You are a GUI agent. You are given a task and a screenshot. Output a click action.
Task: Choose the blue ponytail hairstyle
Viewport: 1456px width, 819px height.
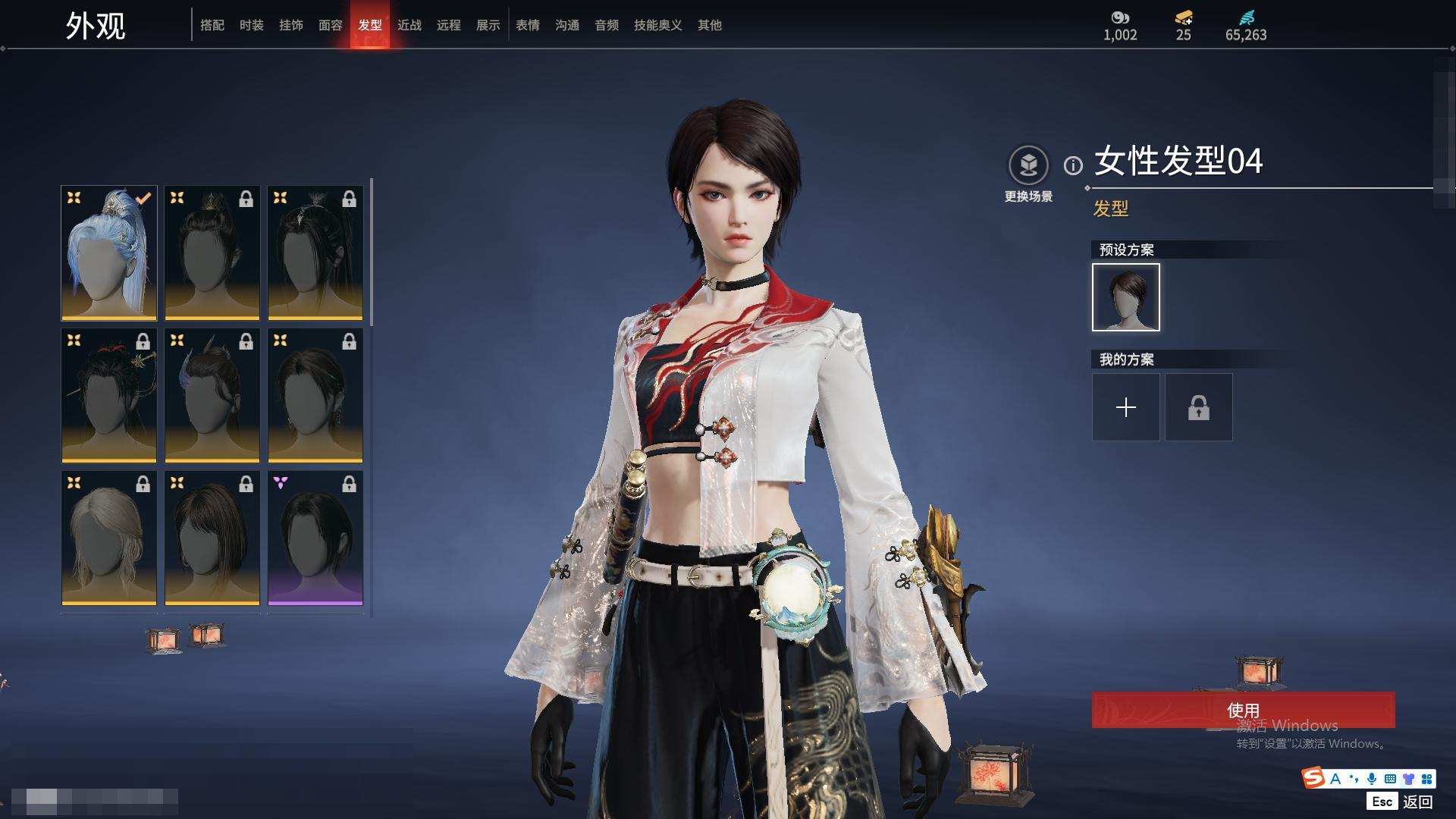pos(109,253)
